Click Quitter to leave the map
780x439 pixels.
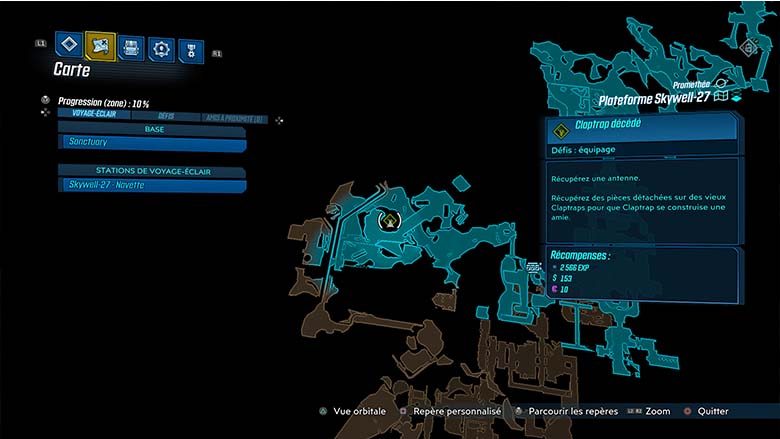pos(712,411)
